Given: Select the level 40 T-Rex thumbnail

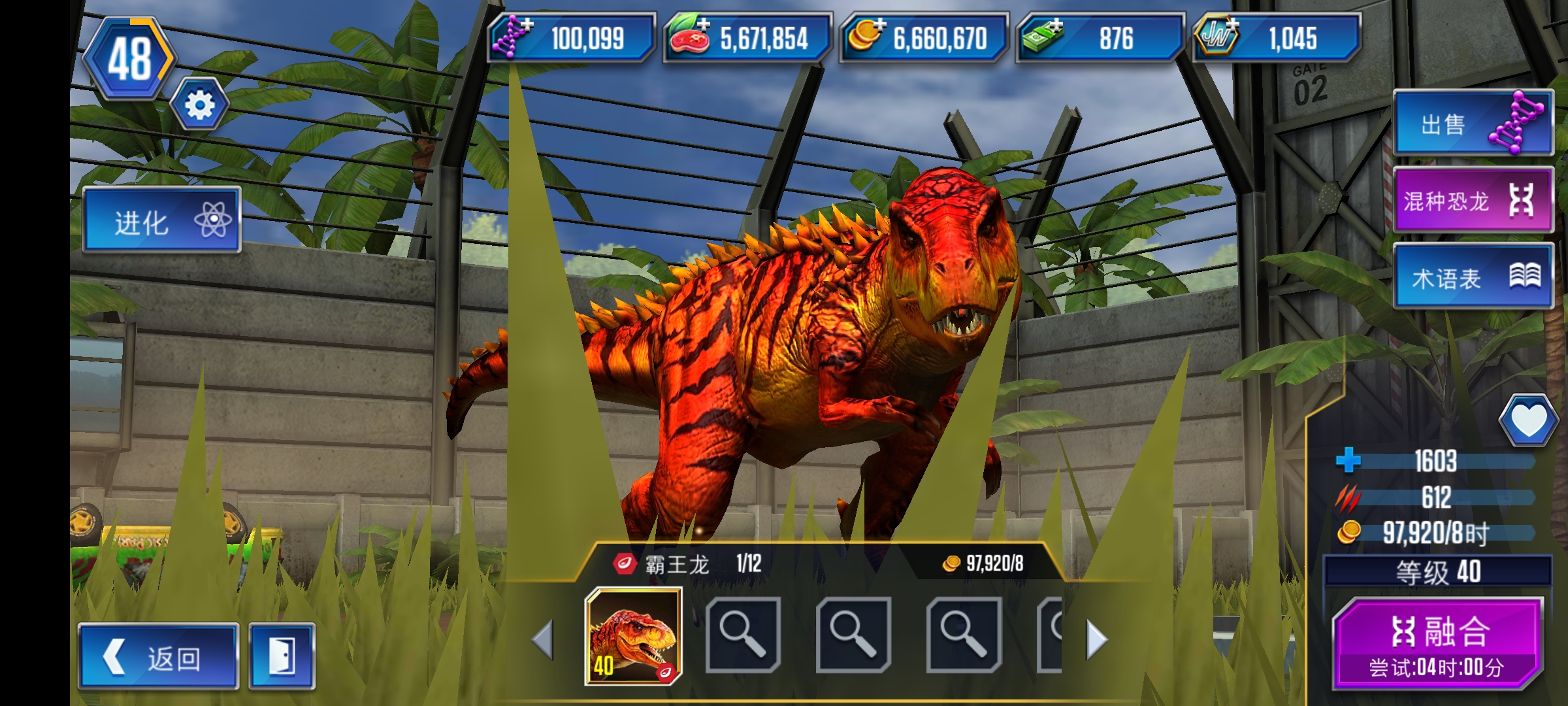Looking at the screenshot, I should pos(633,636).
